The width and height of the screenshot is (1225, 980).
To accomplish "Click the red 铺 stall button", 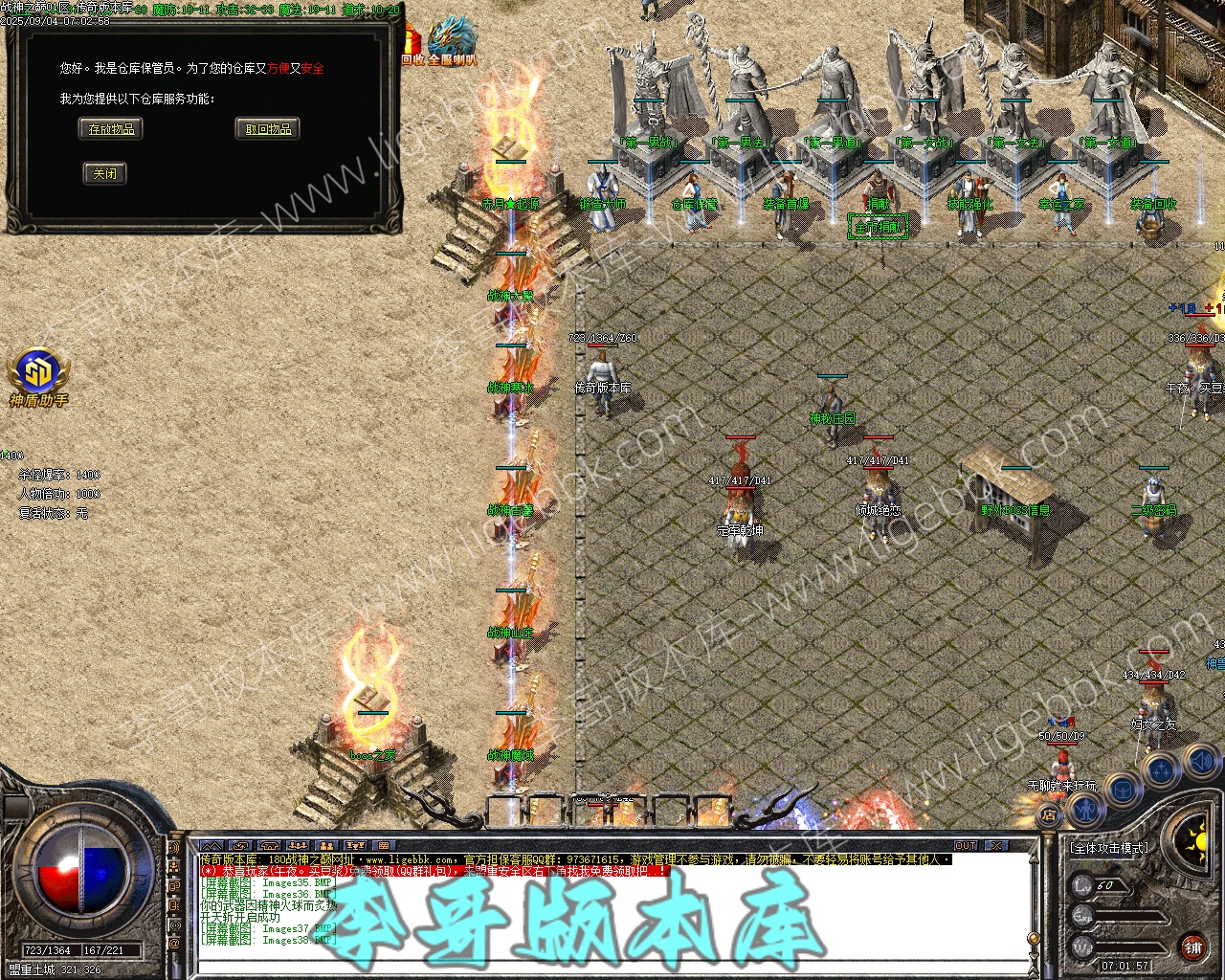I will point(1192,947).
